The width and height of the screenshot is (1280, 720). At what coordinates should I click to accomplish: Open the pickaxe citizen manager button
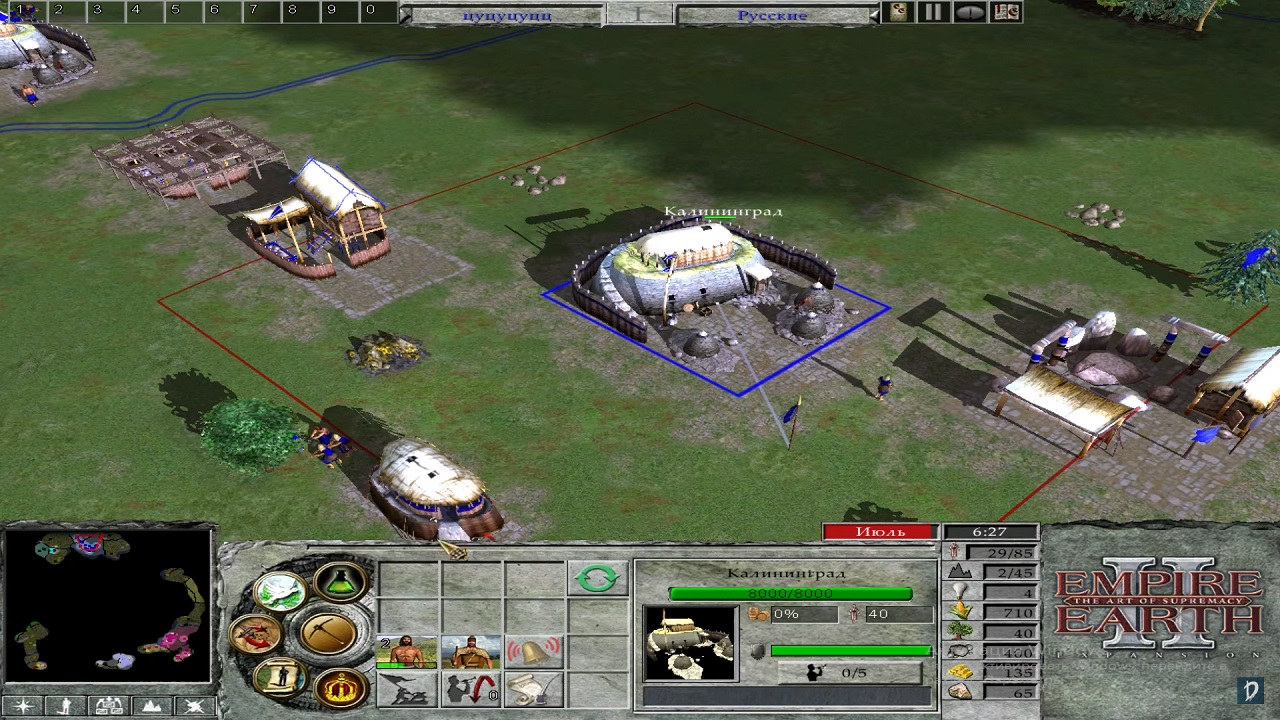coord(327,632)
